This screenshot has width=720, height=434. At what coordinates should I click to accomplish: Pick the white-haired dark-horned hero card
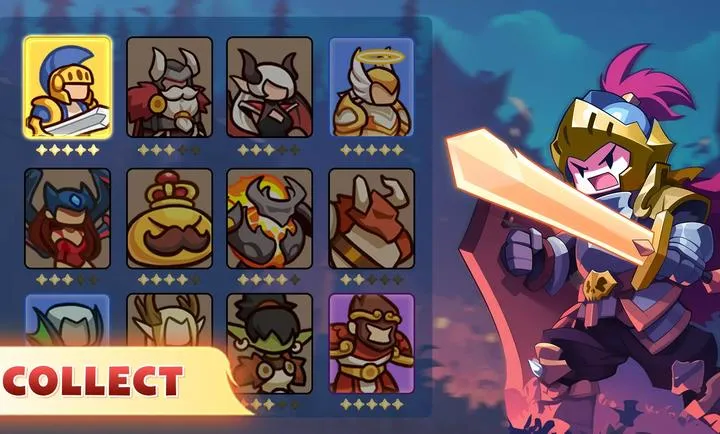pos(269,88)
